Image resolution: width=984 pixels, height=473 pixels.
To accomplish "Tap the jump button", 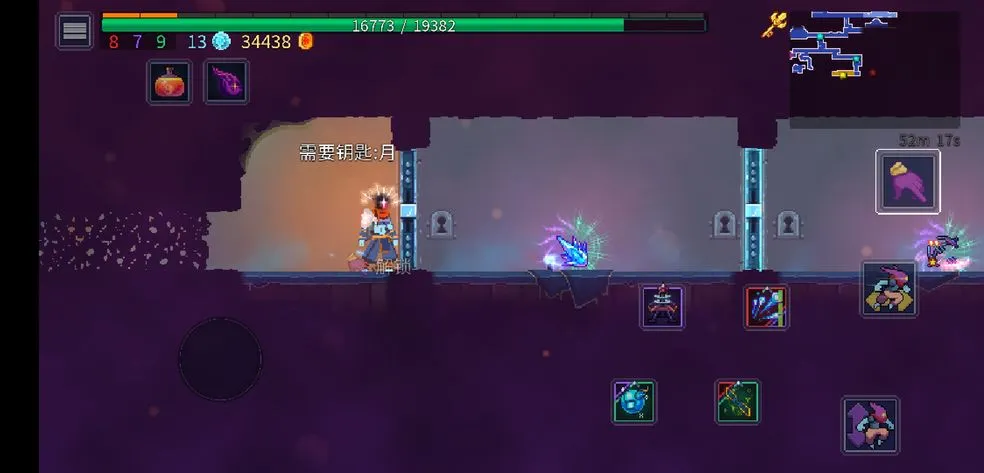I will [x=870, y=425].
